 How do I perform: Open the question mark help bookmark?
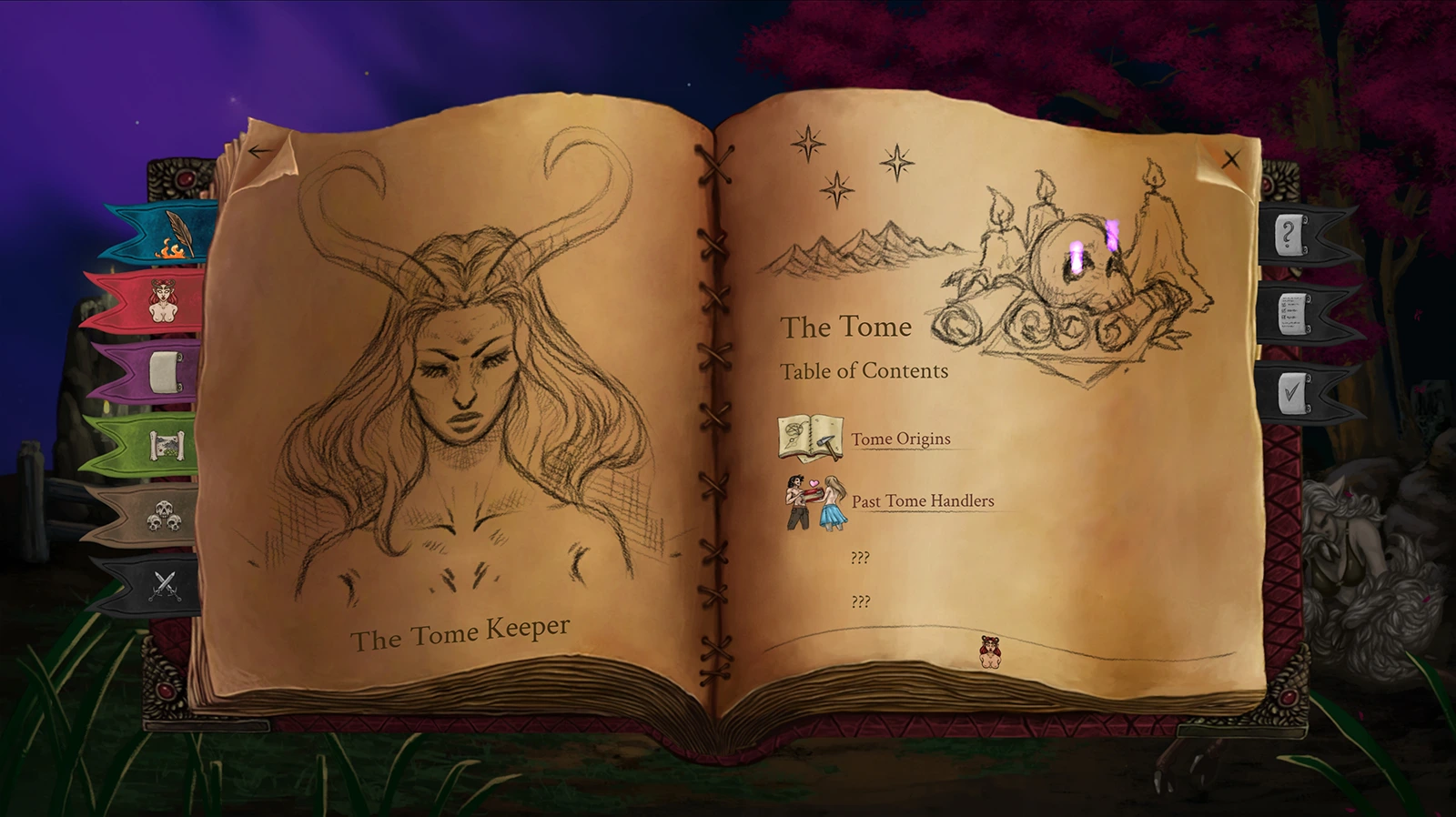coord(1289,235)
